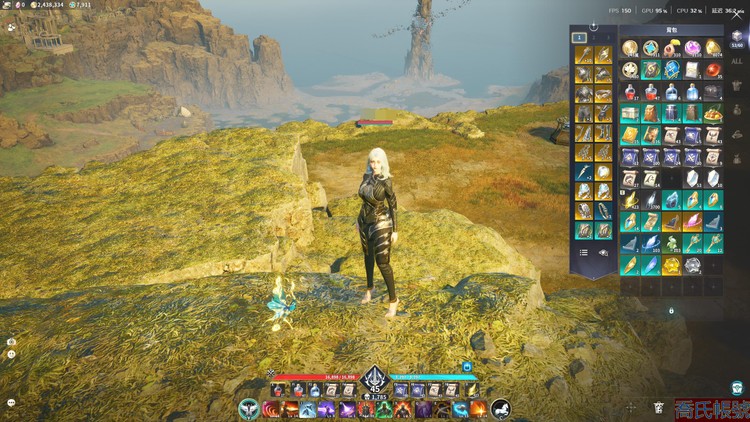Select the ALL inventory filter

(737, 60)
